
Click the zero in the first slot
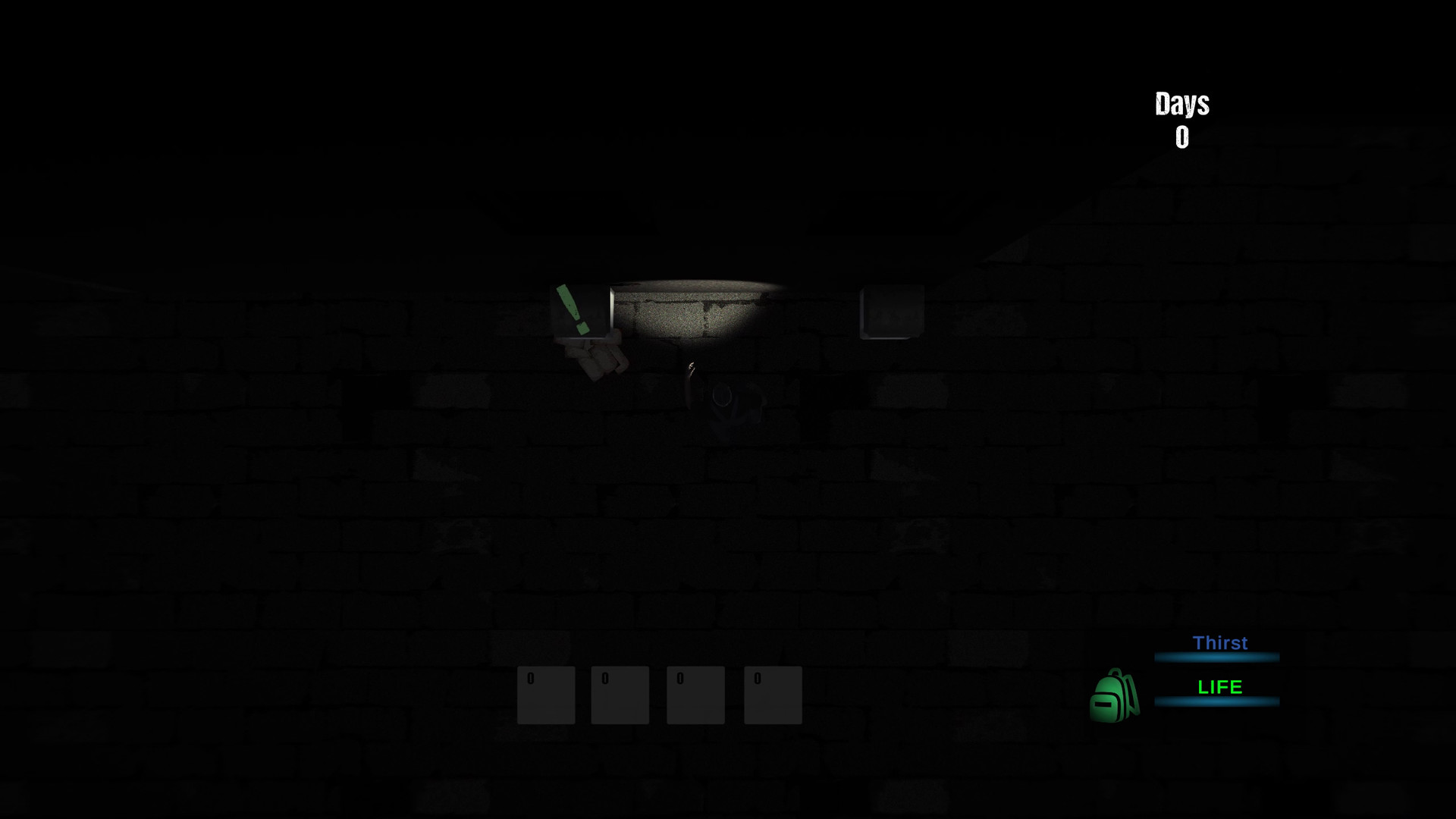(531, 679)
